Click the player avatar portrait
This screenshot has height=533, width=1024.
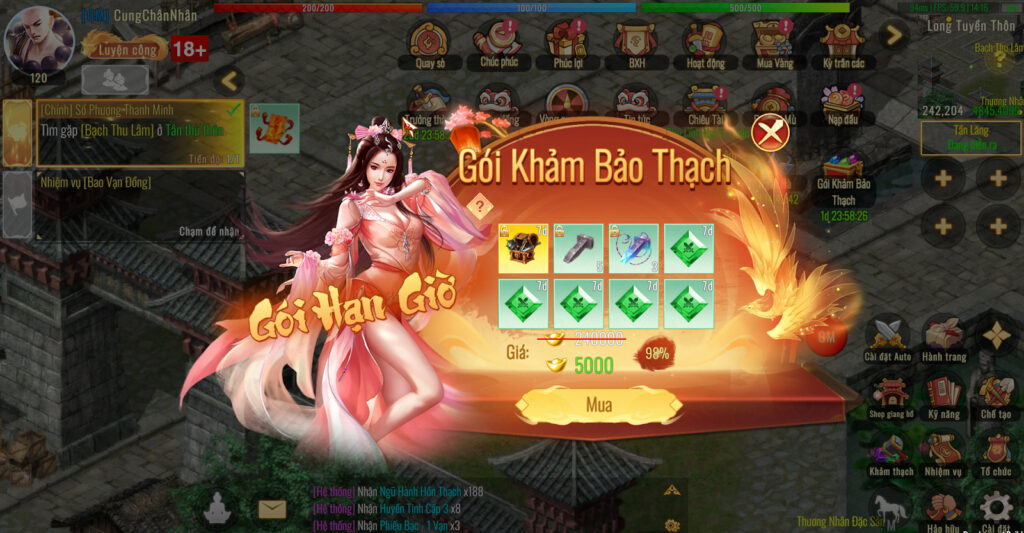38,38
